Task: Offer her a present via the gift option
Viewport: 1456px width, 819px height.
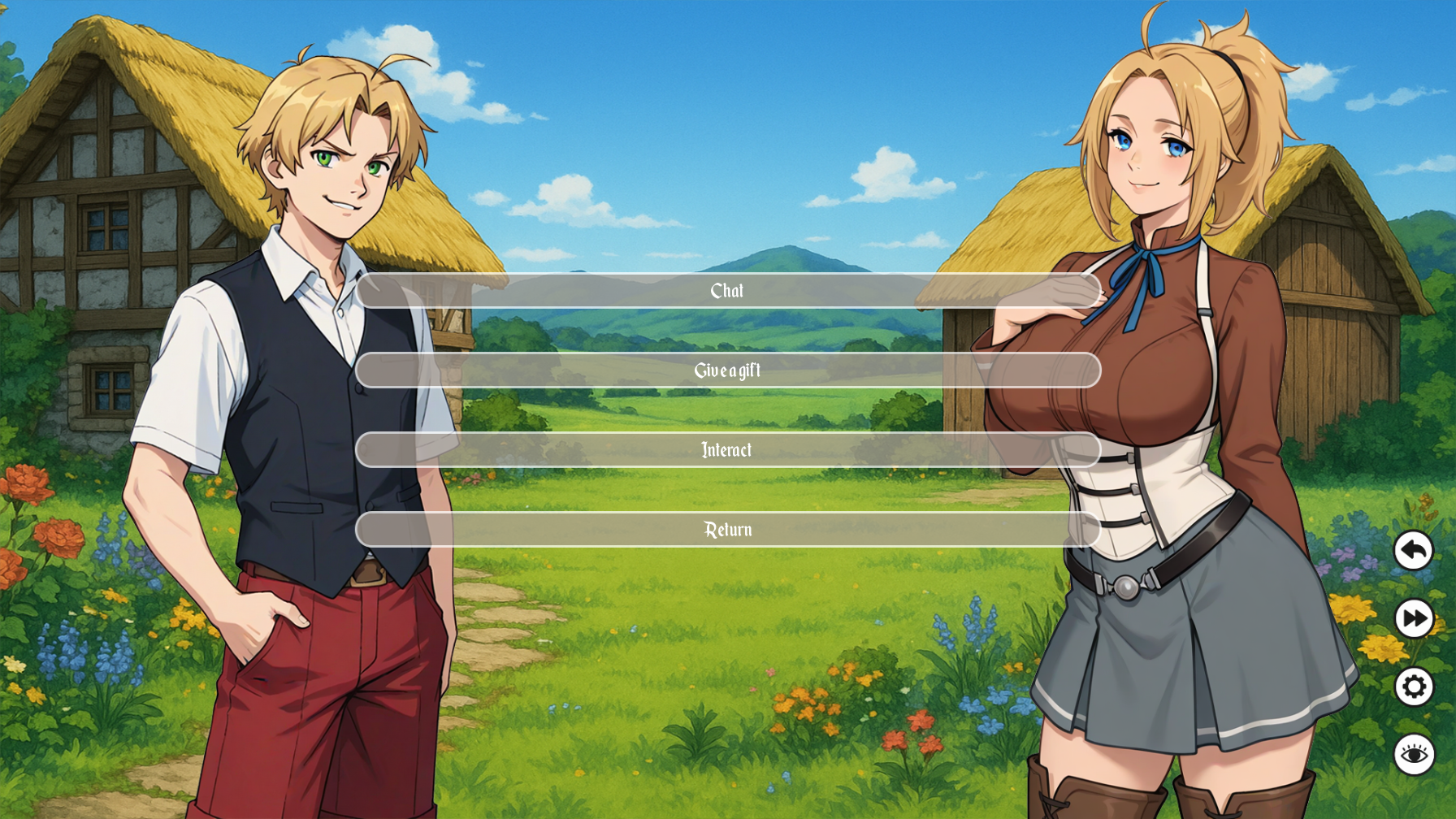Action: [727, 370]
